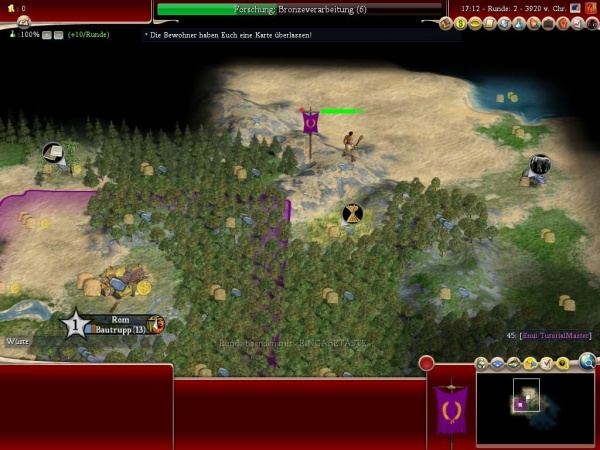Viewport: 600px width, 450px height.
Task: Increase the research rate with plus button
Action: pos(47,34)
